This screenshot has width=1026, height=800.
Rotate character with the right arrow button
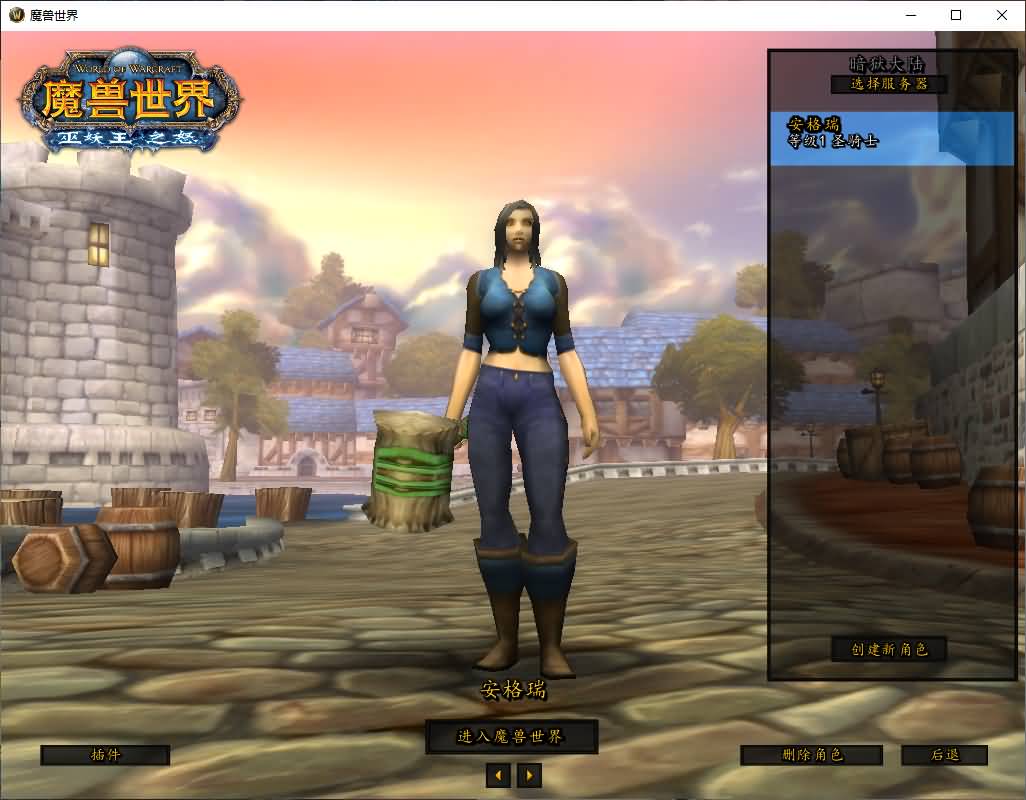pos(529,775)
